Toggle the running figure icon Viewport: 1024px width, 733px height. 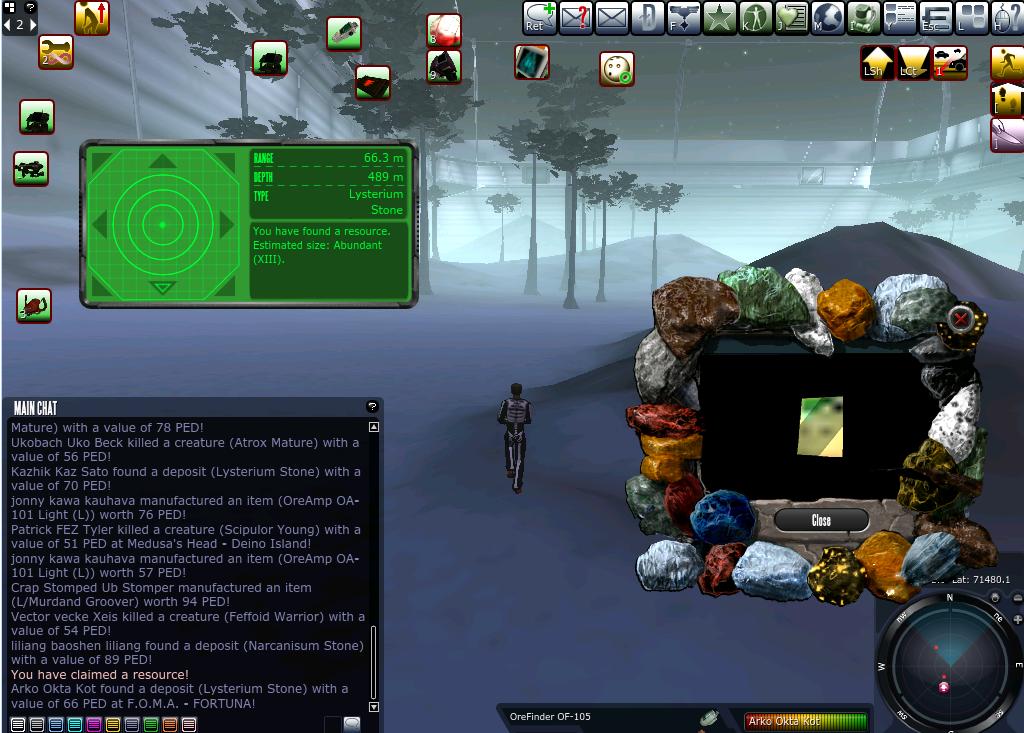pos(1007,63)
